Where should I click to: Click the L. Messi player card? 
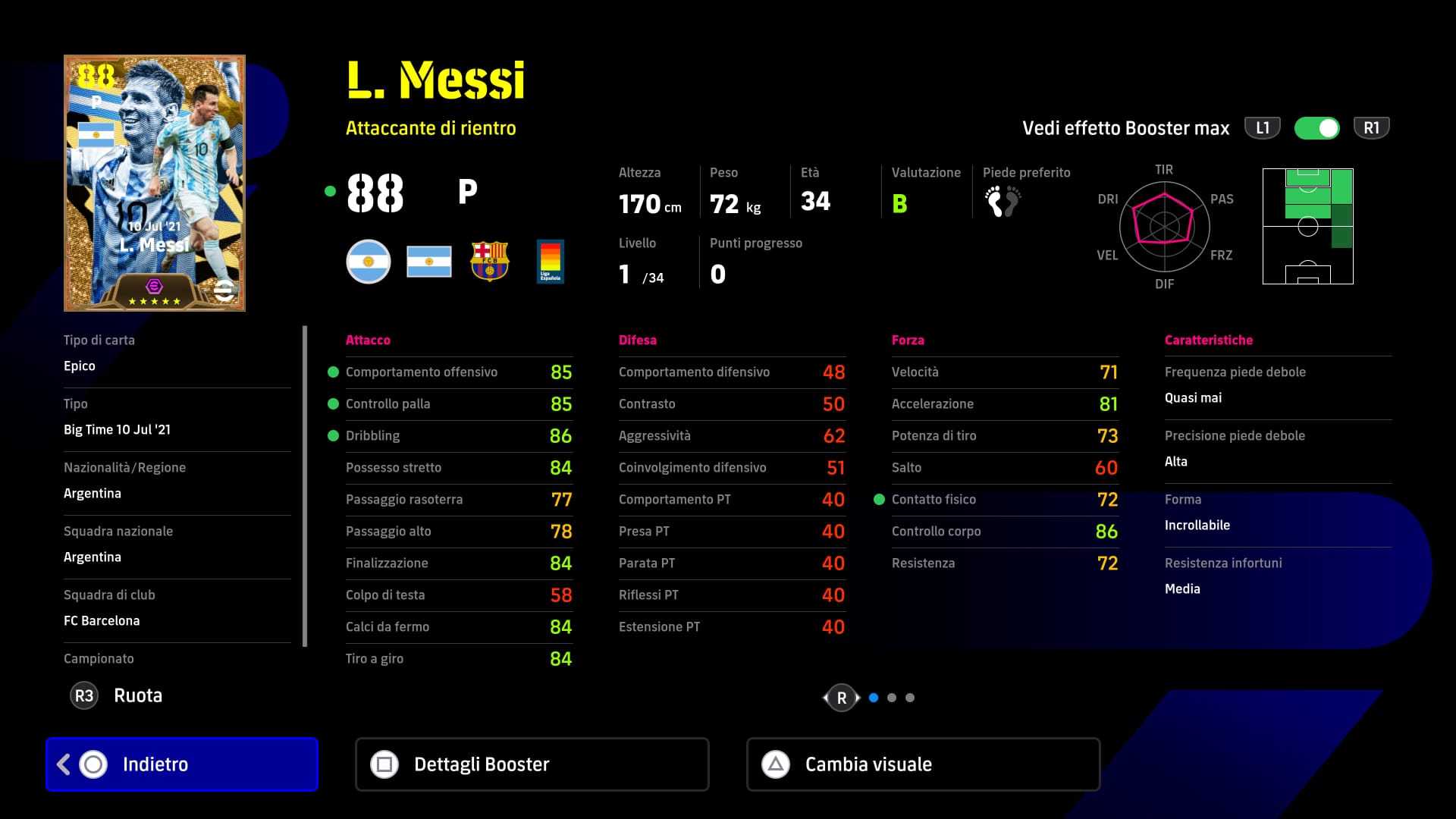click(155, 183)
